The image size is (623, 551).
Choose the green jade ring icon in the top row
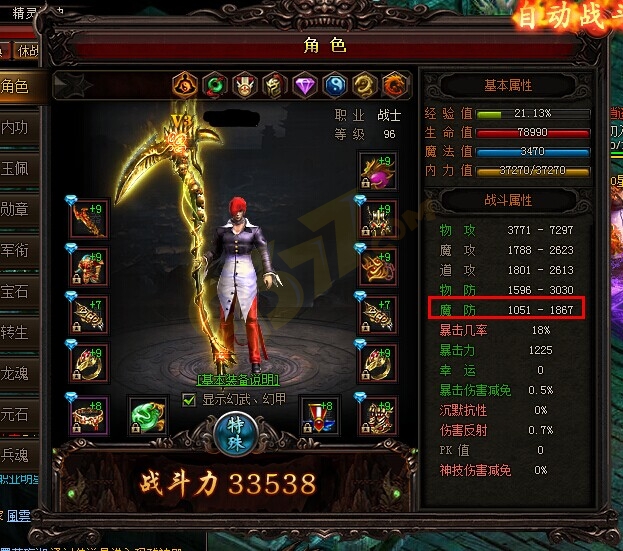214,86
